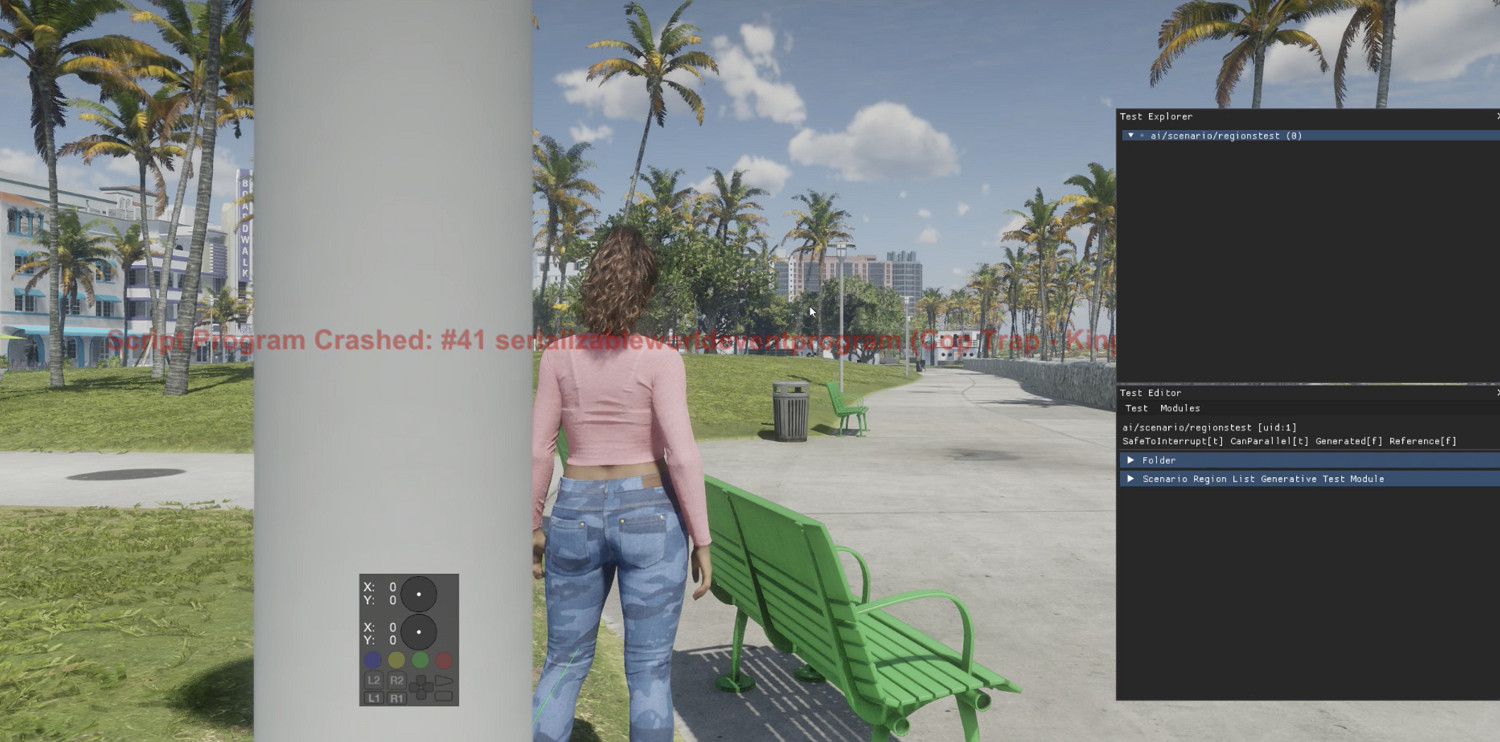Click the D-pad icon on gamepad overlay
The height and width of the screenshot is (742, 1500).
421,687
